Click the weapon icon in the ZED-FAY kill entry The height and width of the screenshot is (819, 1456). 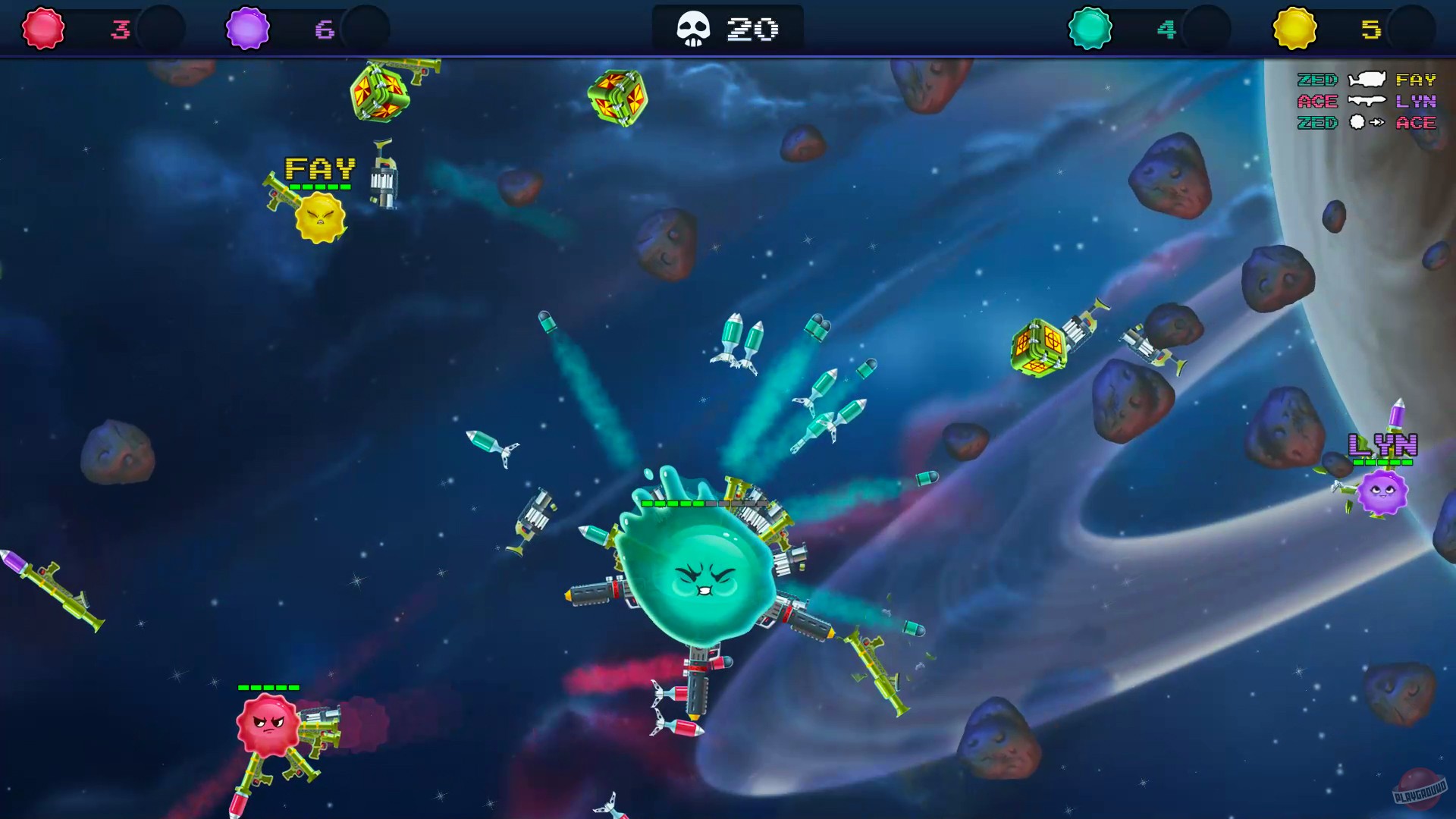point(1367,79)
